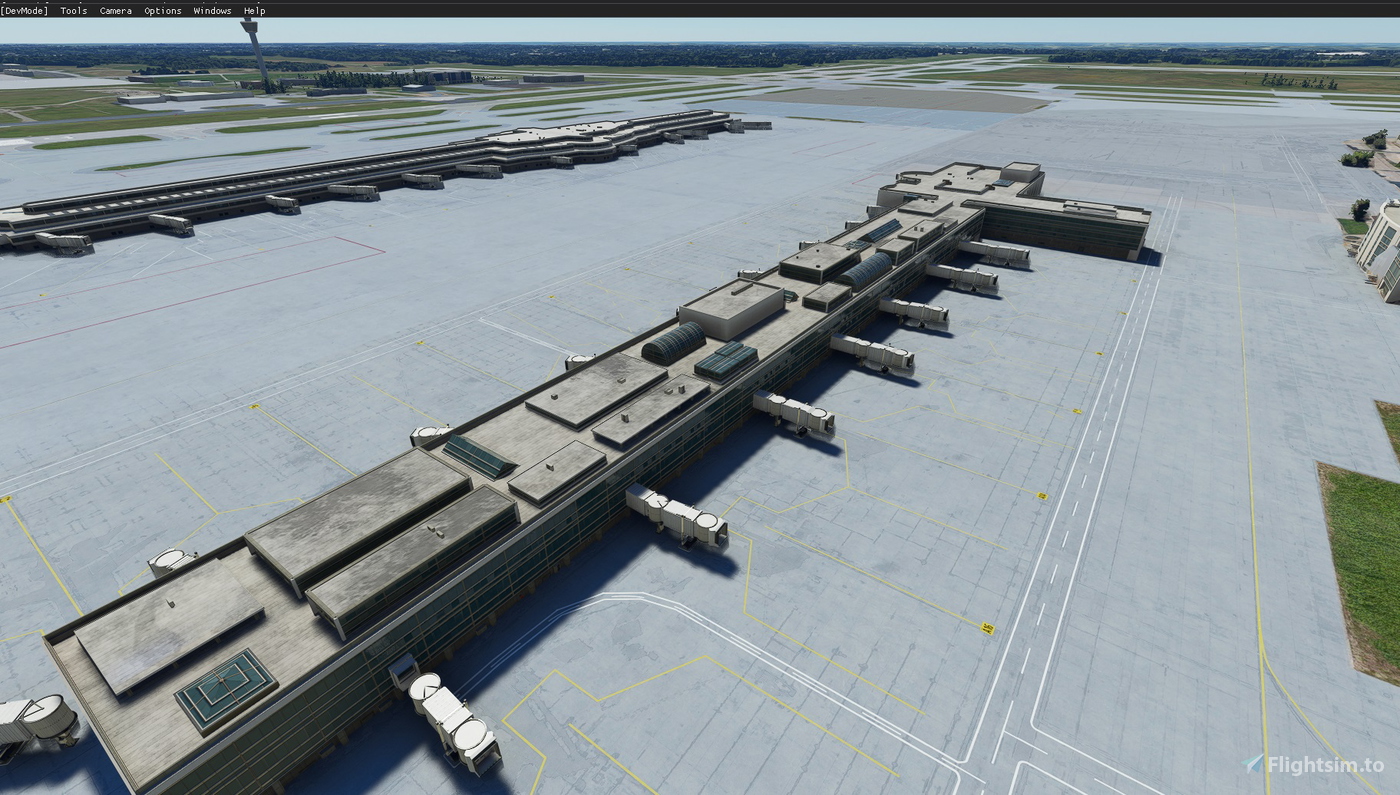Click the [DevMode] menu entry

24,10
